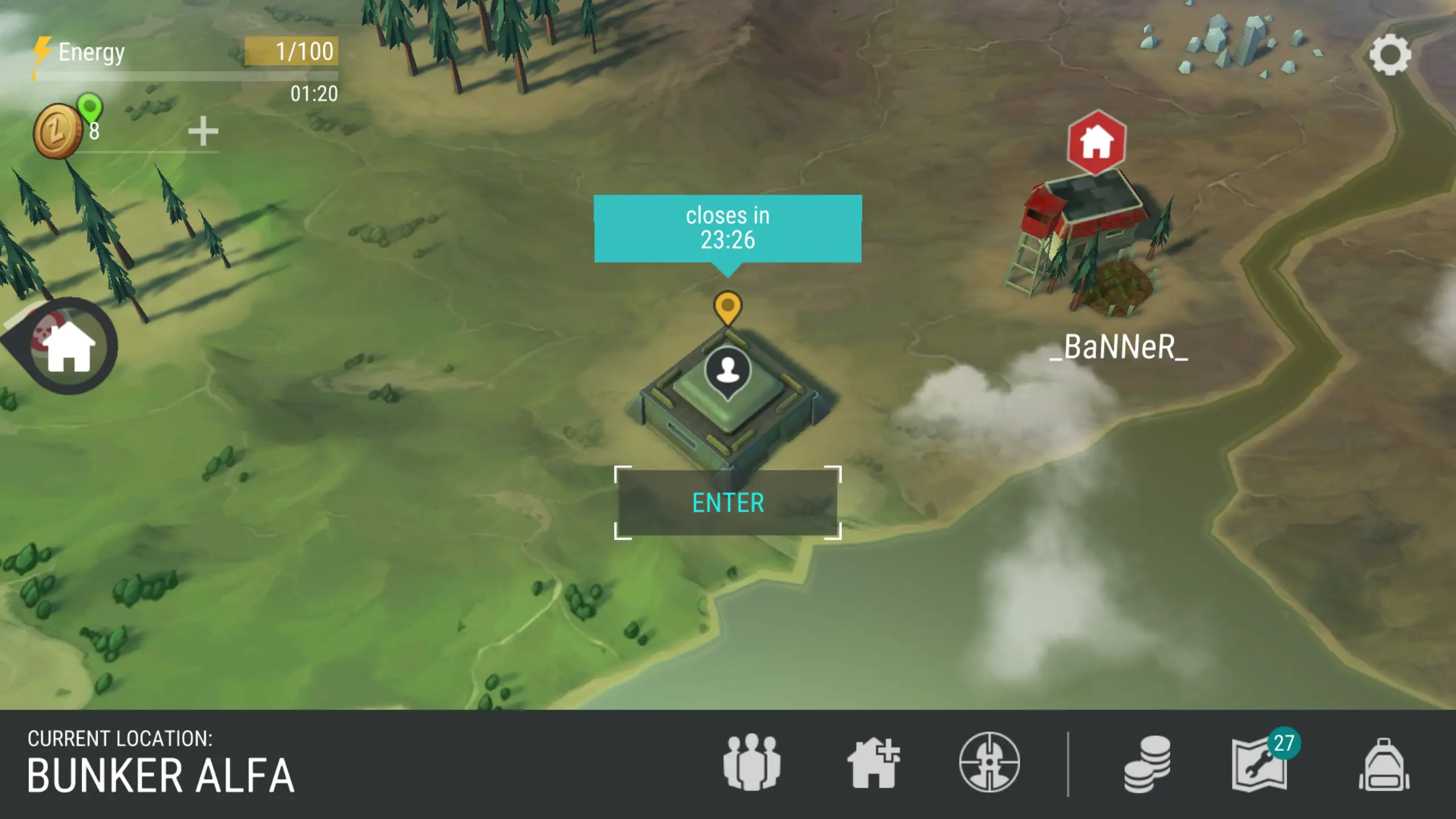Open the crosshair target menu
Screen dimensions: 1456x819
(x=989, y=763)
